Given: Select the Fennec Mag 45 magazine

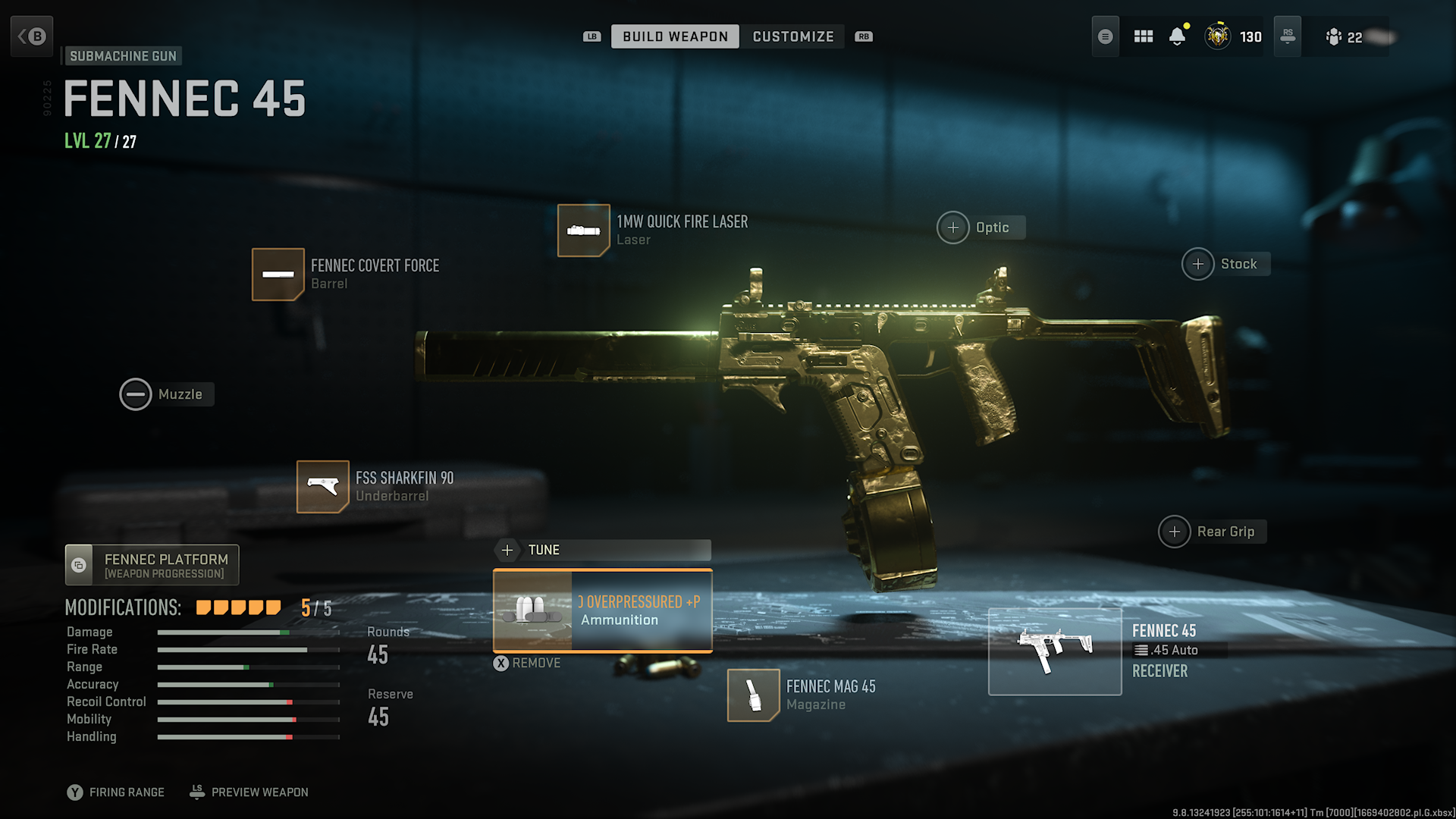Looking at the screenshot, I should coord(753,695).
